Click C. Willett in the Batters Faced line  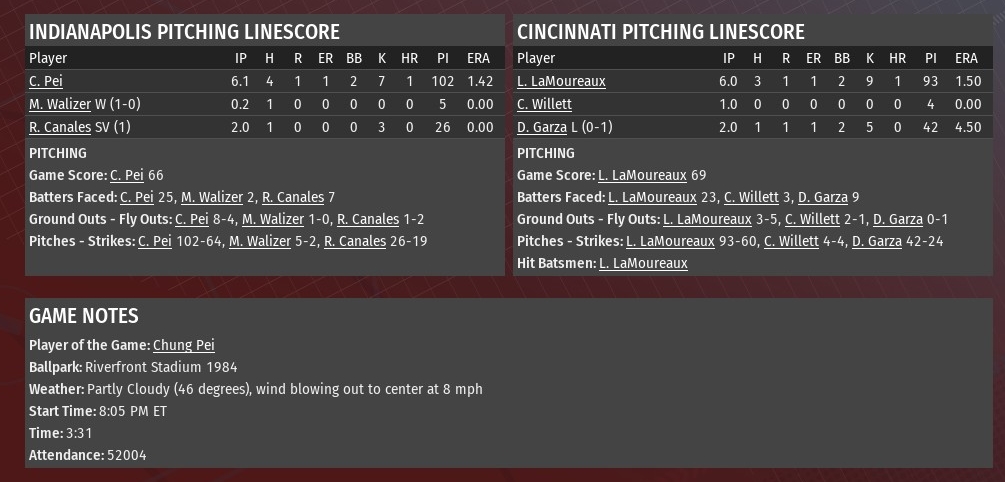pyautogui.click(x=751, y=197)
